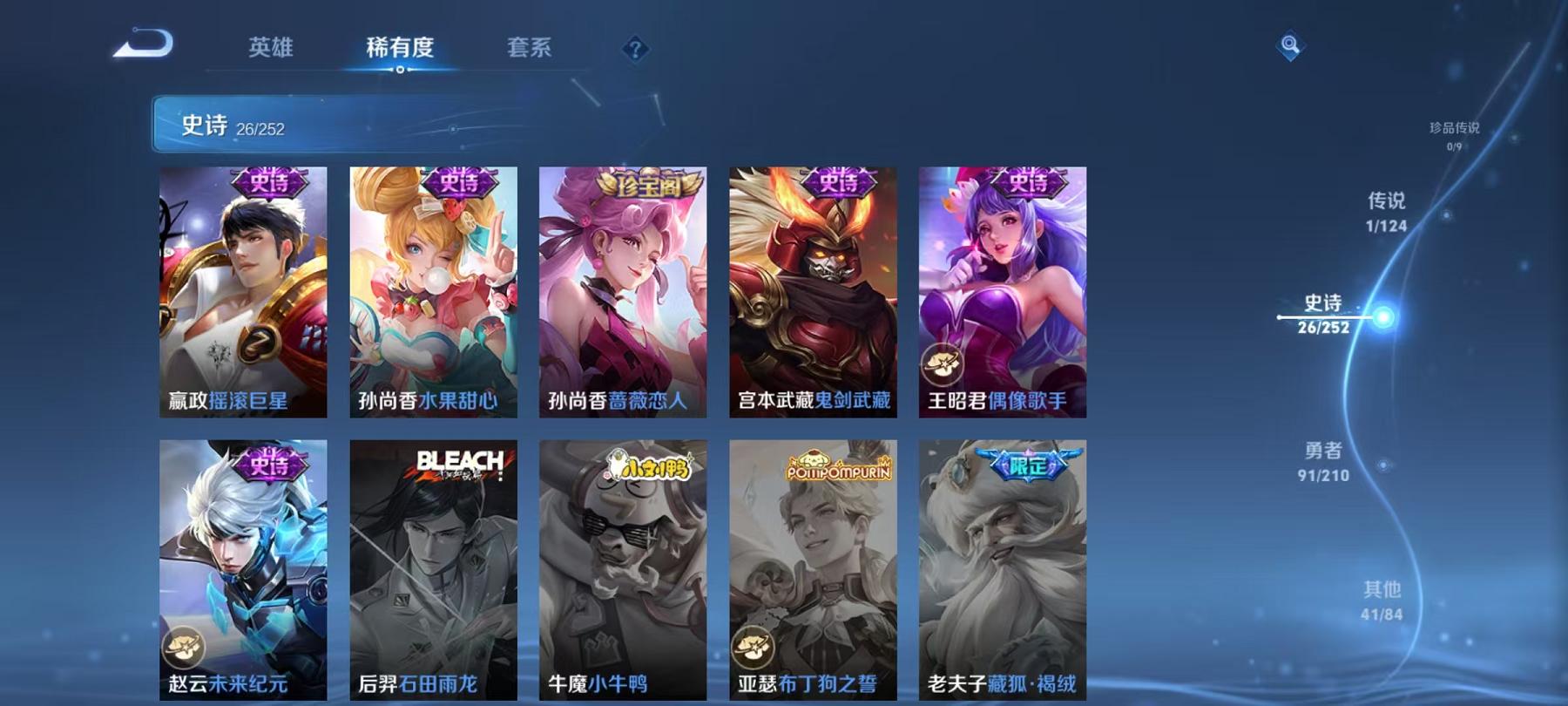Open the help question mark icon
Viewport: 1568px width, 706px height.
[x=635, y=49]
